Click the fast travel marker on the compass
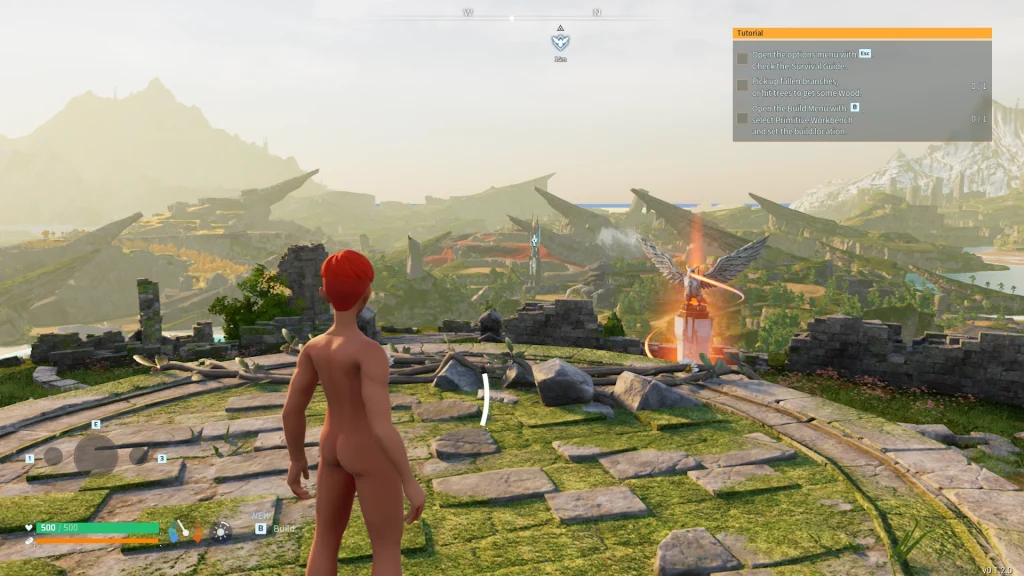1024x576 pixels. pyautogui.click(x=560, y=42)
